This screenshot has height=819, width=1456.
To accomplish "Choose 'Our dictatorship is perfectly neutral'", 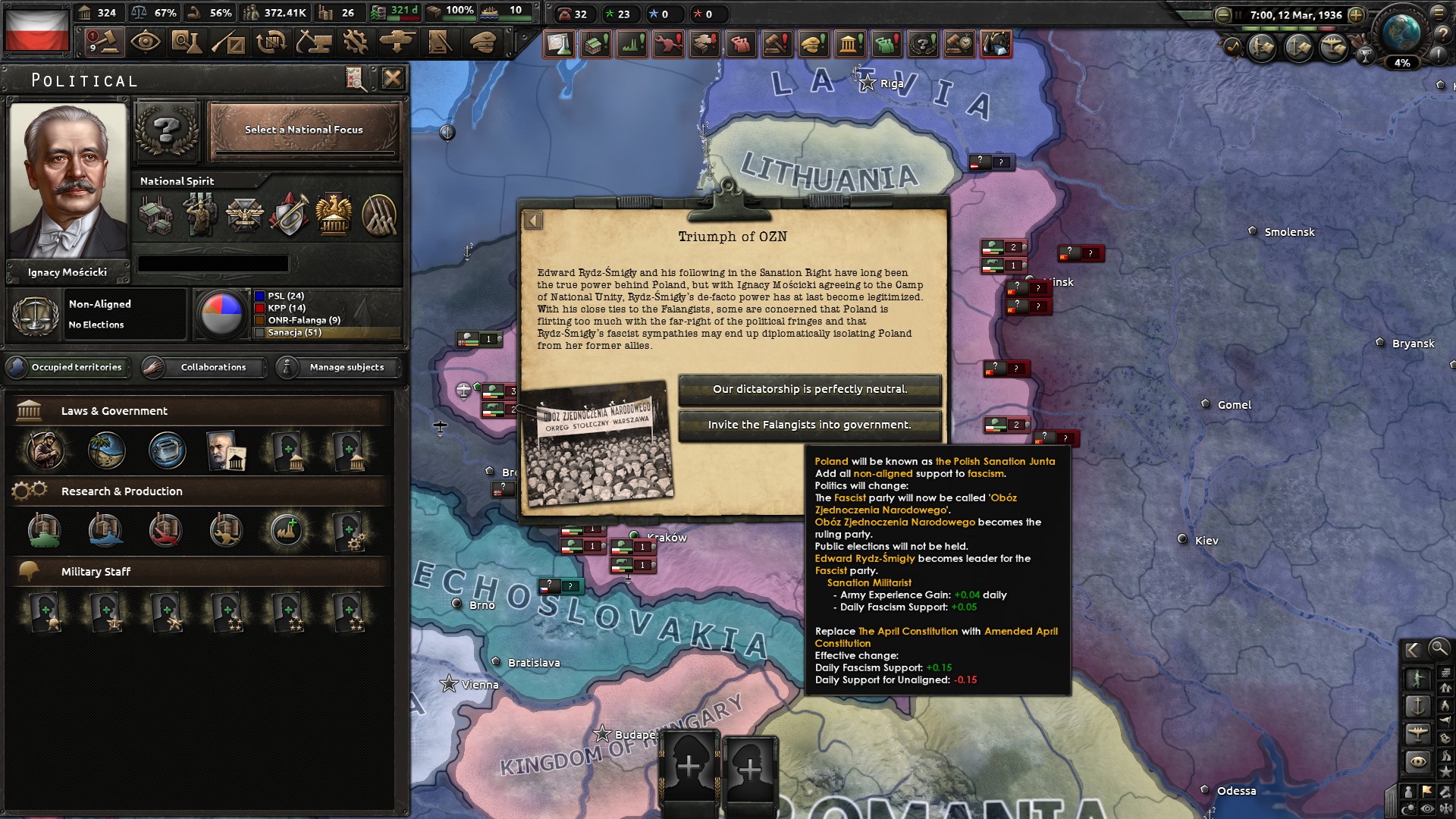I will (x=810, y=390).
